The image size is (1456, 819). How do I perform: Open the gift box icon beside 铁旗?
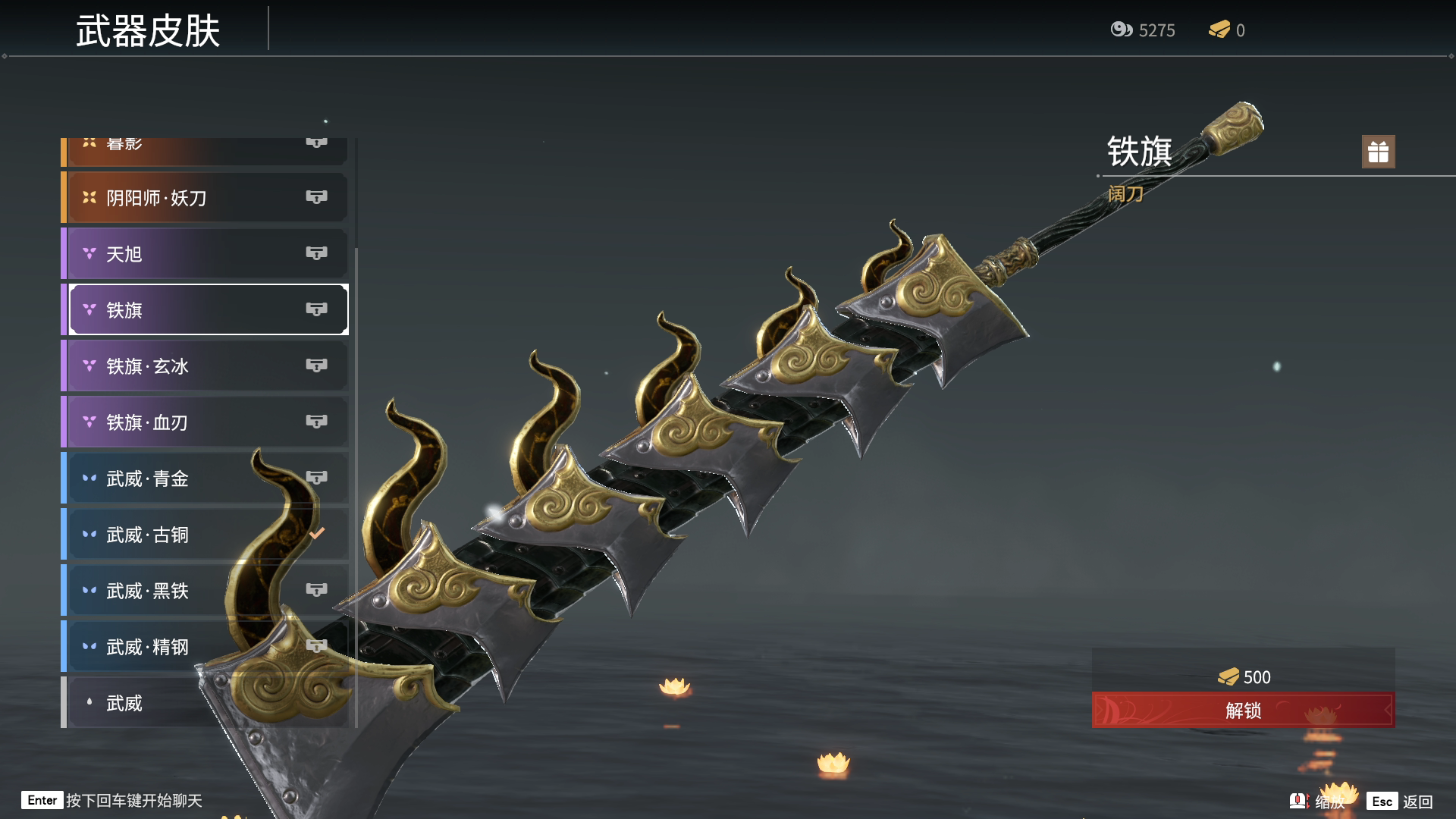(1378, 152)
